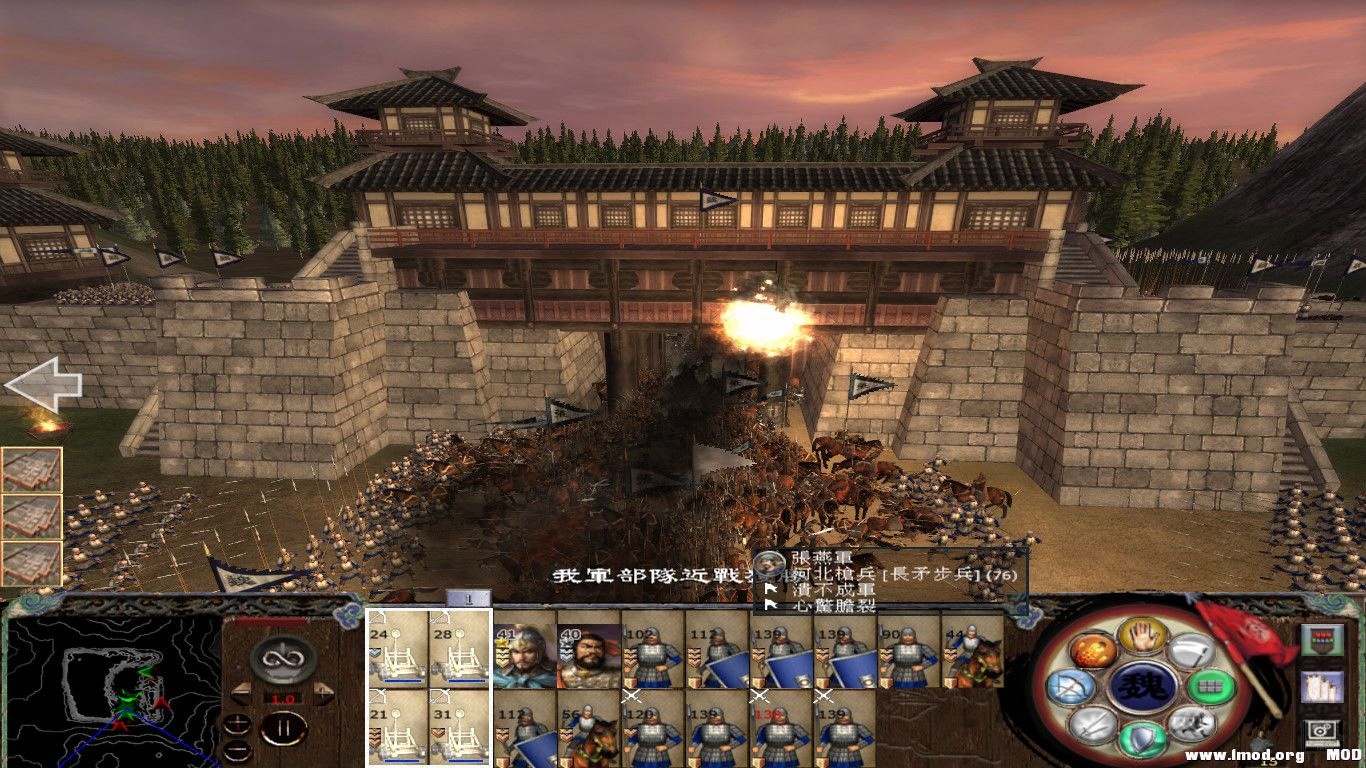Zoom in the minimap with plus button
1366x768 pixels.
(x=237, y=723)
